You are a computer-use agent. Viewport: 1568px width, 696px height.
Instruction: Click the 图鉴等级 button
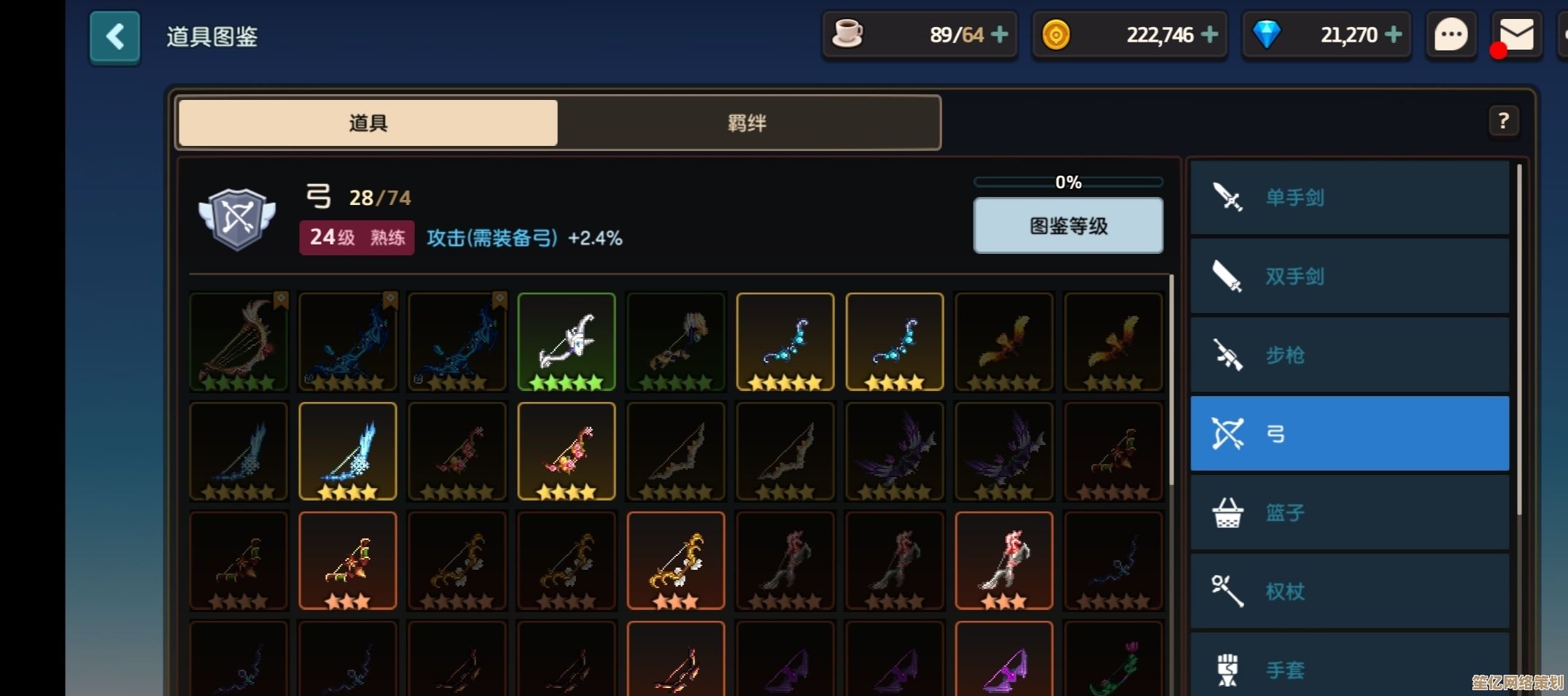[1068, 226]
